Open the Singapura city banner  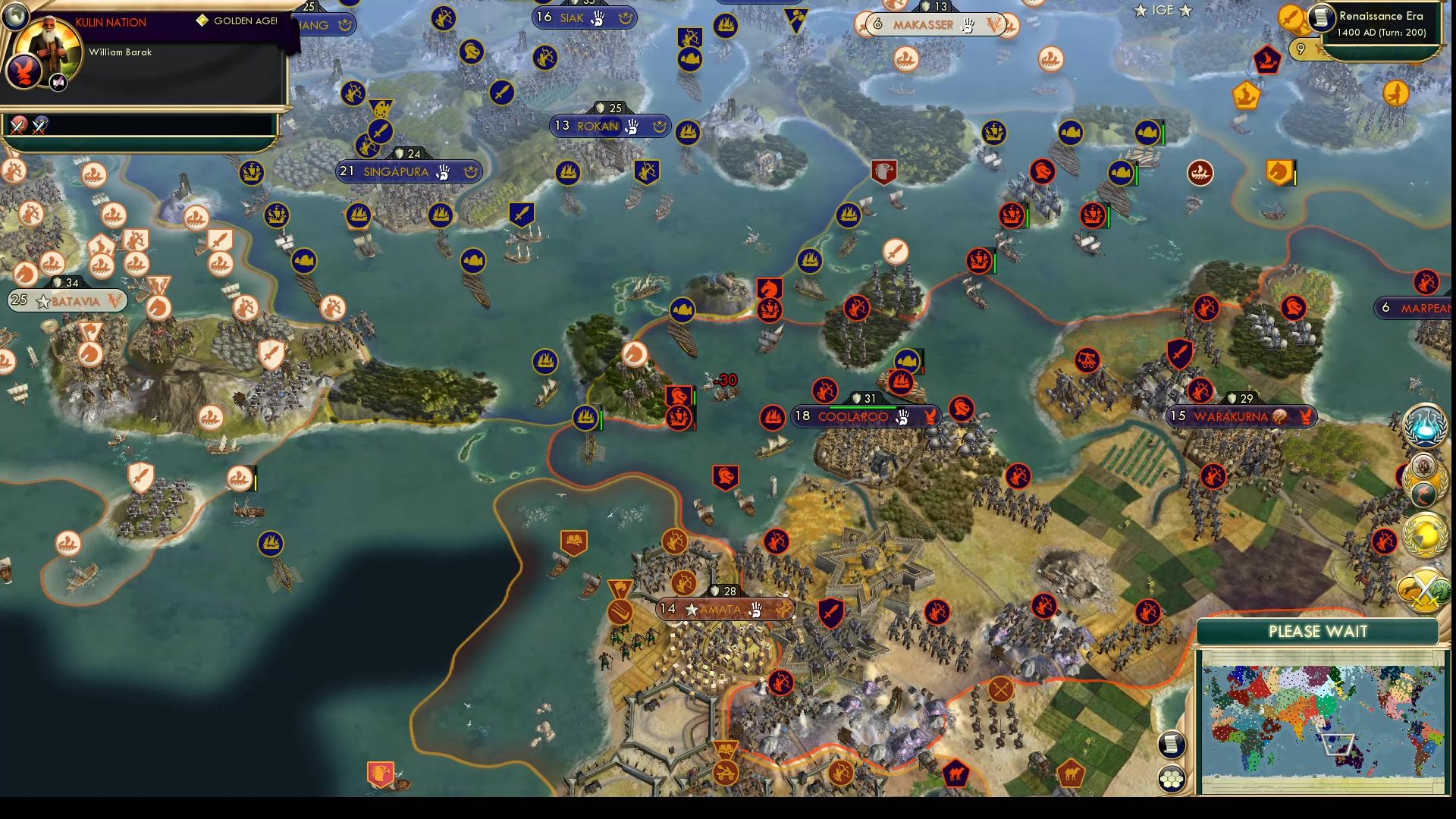pyautogui.click(x=407, y=171)
